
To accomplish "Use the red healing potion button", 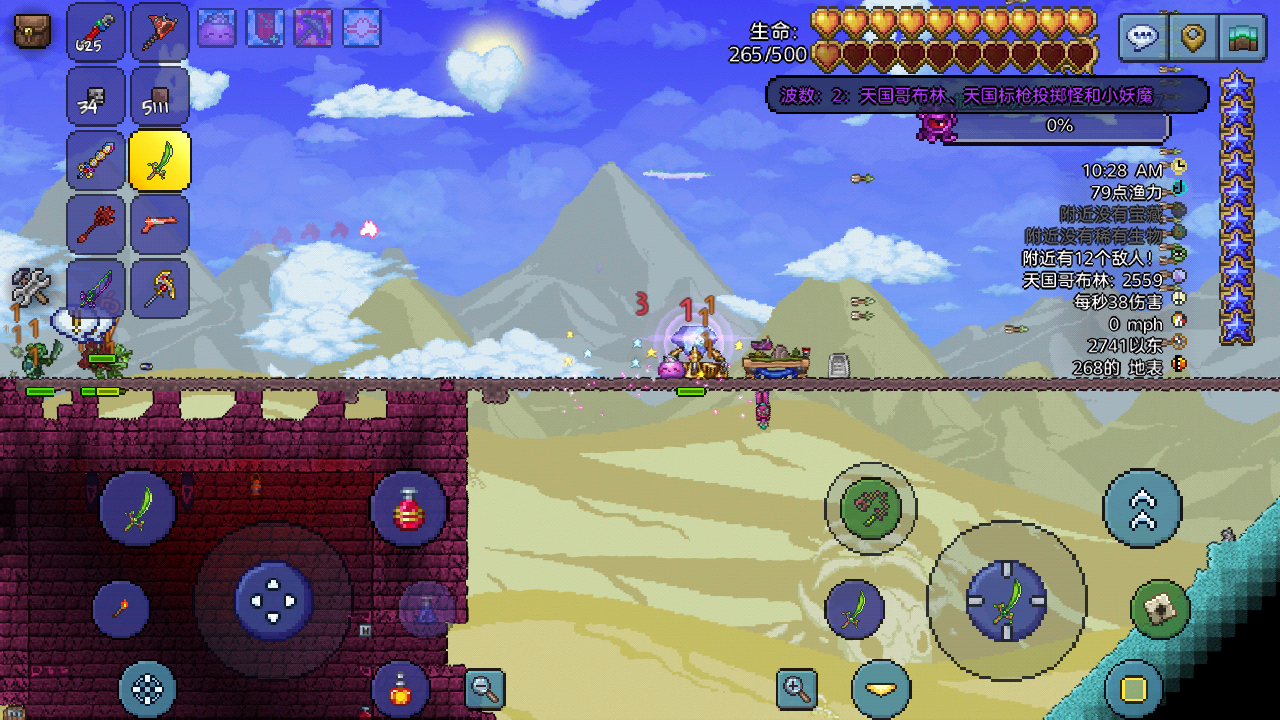I will click(408, 509).
